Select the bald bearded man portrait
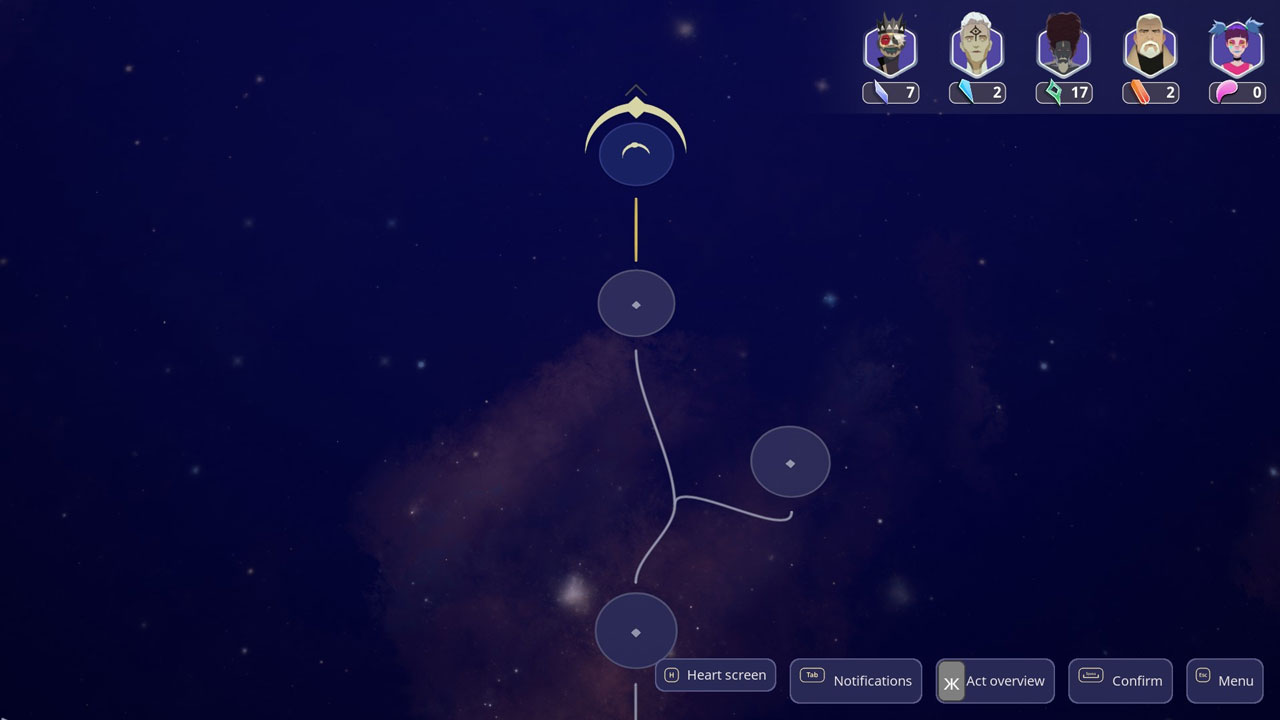The image size is (1280, 720). 1150,48
